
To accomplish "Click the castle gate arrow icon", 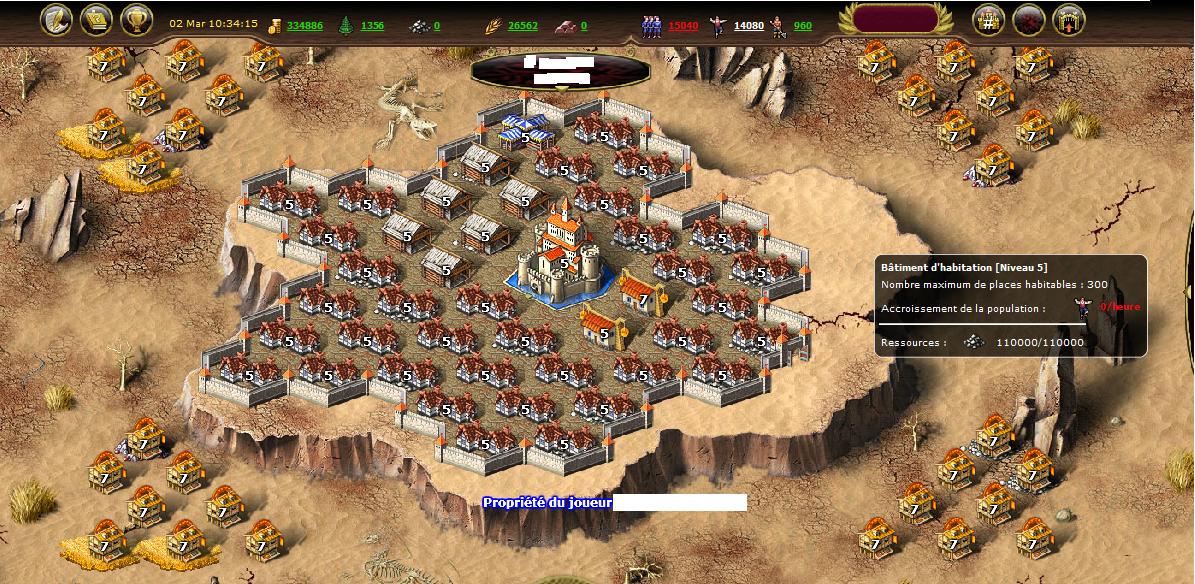I will 1069,20.
